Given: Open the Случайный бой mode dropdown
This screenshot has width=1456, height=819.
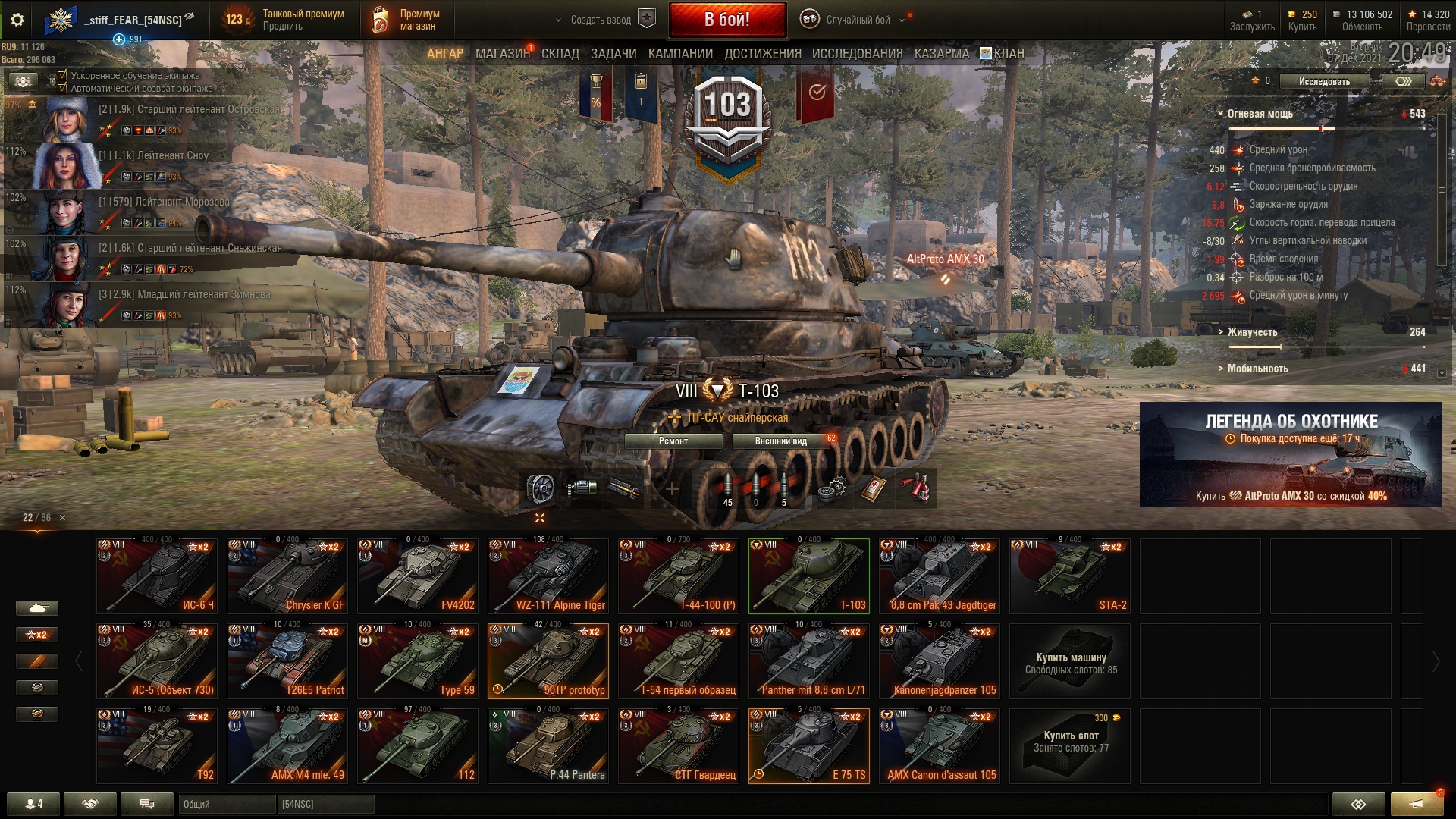Looking at the screenshot, I should tap(858, 20).
